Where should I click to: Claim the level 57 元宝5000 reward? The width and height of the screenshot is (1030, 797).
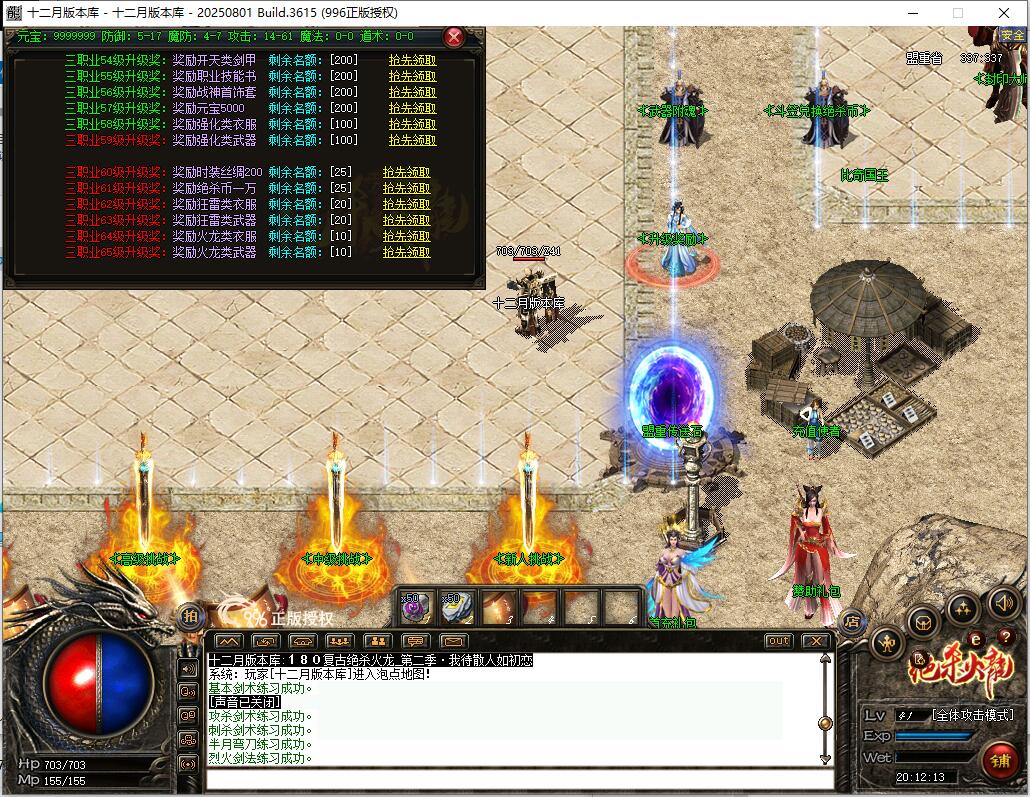(412, 108)
